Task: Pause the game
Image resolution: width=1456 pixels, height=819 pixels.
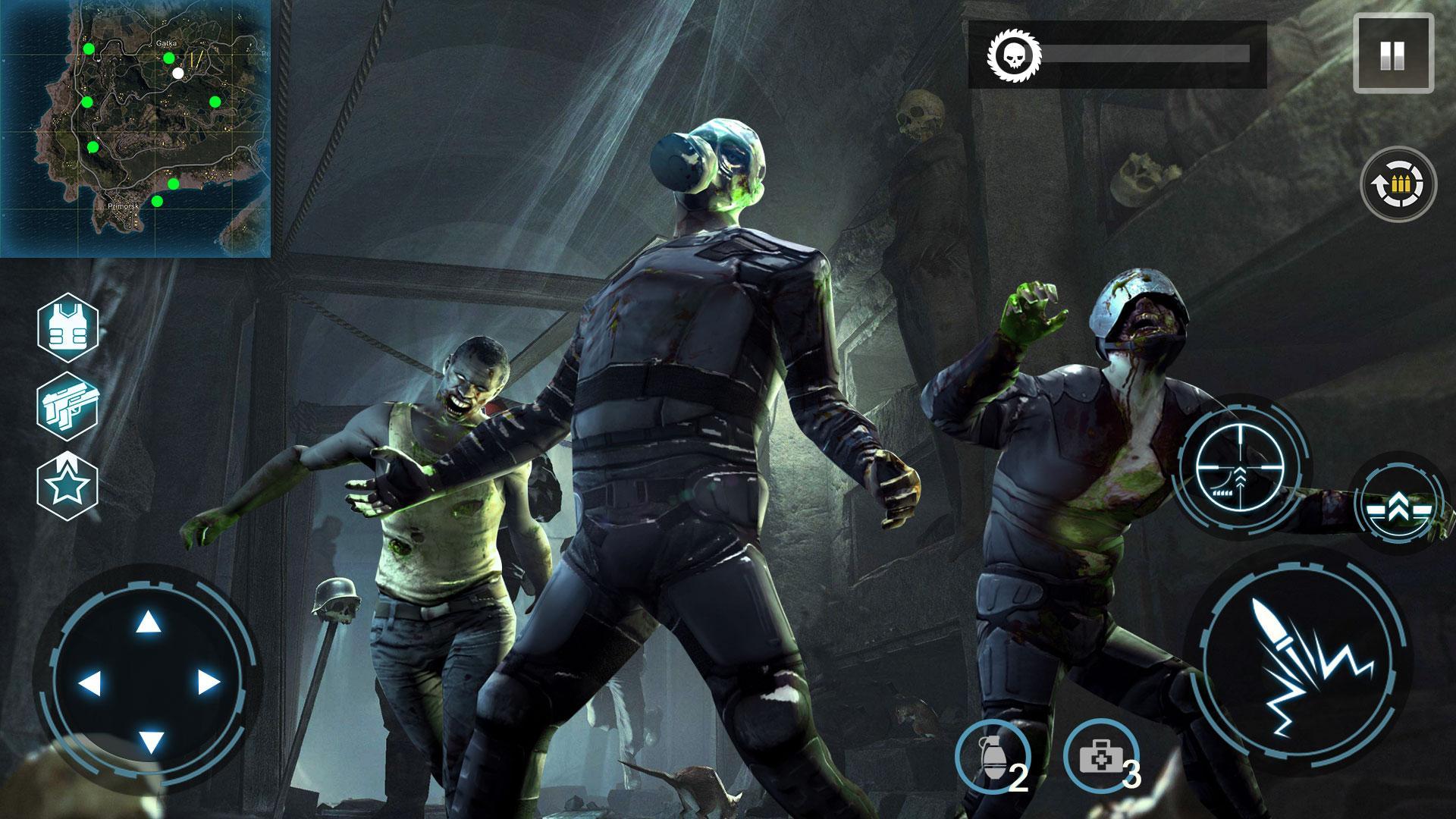Action: pos(1392,55)
